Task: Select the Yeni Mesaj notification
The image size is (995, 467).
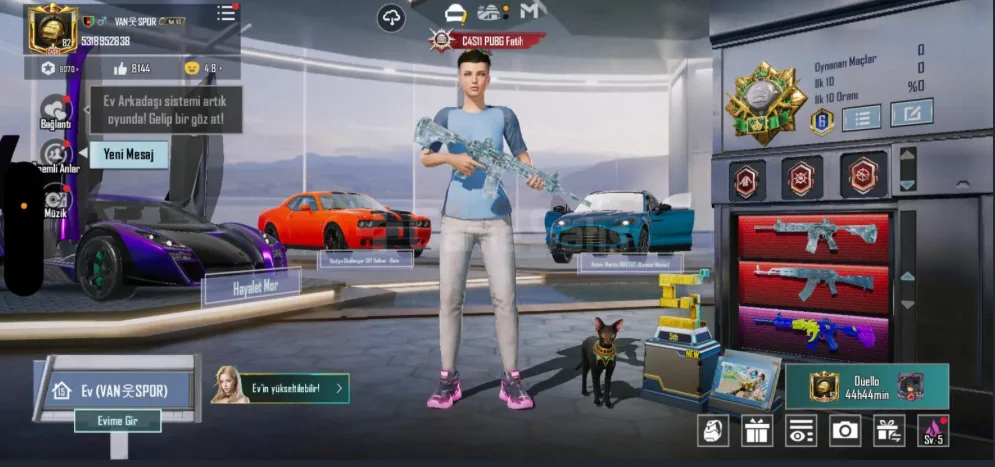Action: point(128,155)
